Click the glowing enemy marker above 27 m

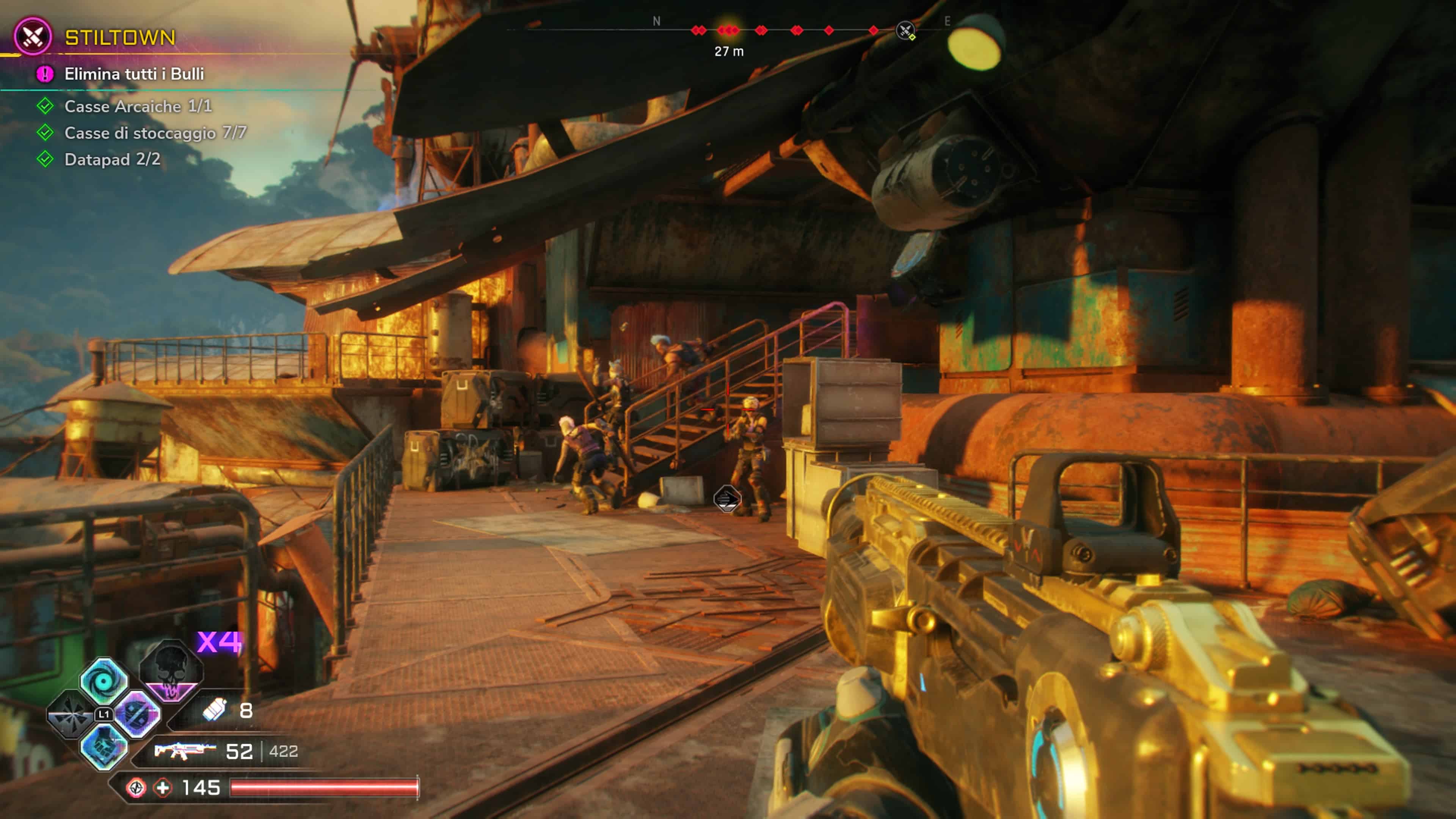728,30
